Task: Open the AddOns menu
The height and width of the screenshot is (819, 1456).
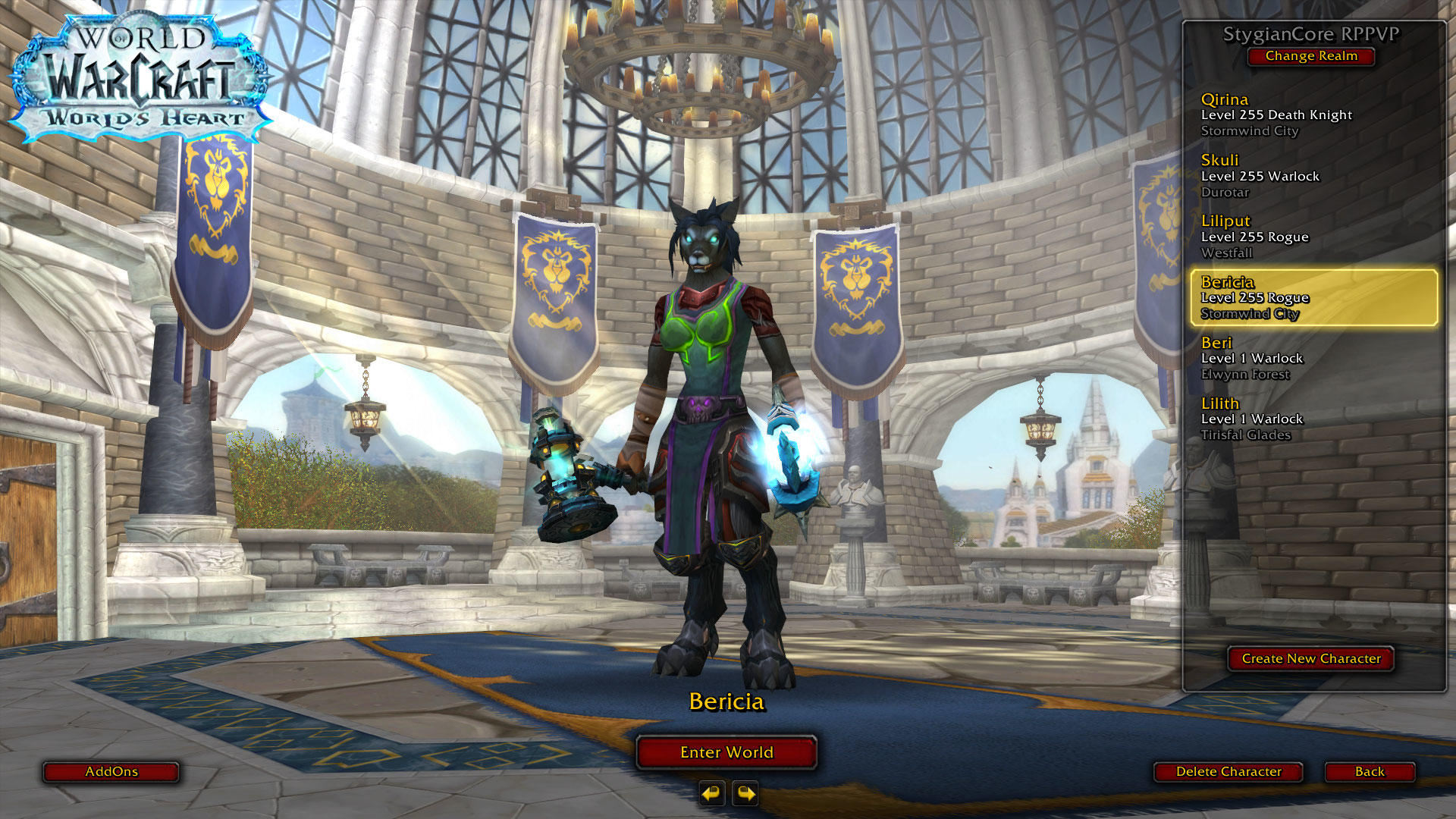Action: pos(111,772)
